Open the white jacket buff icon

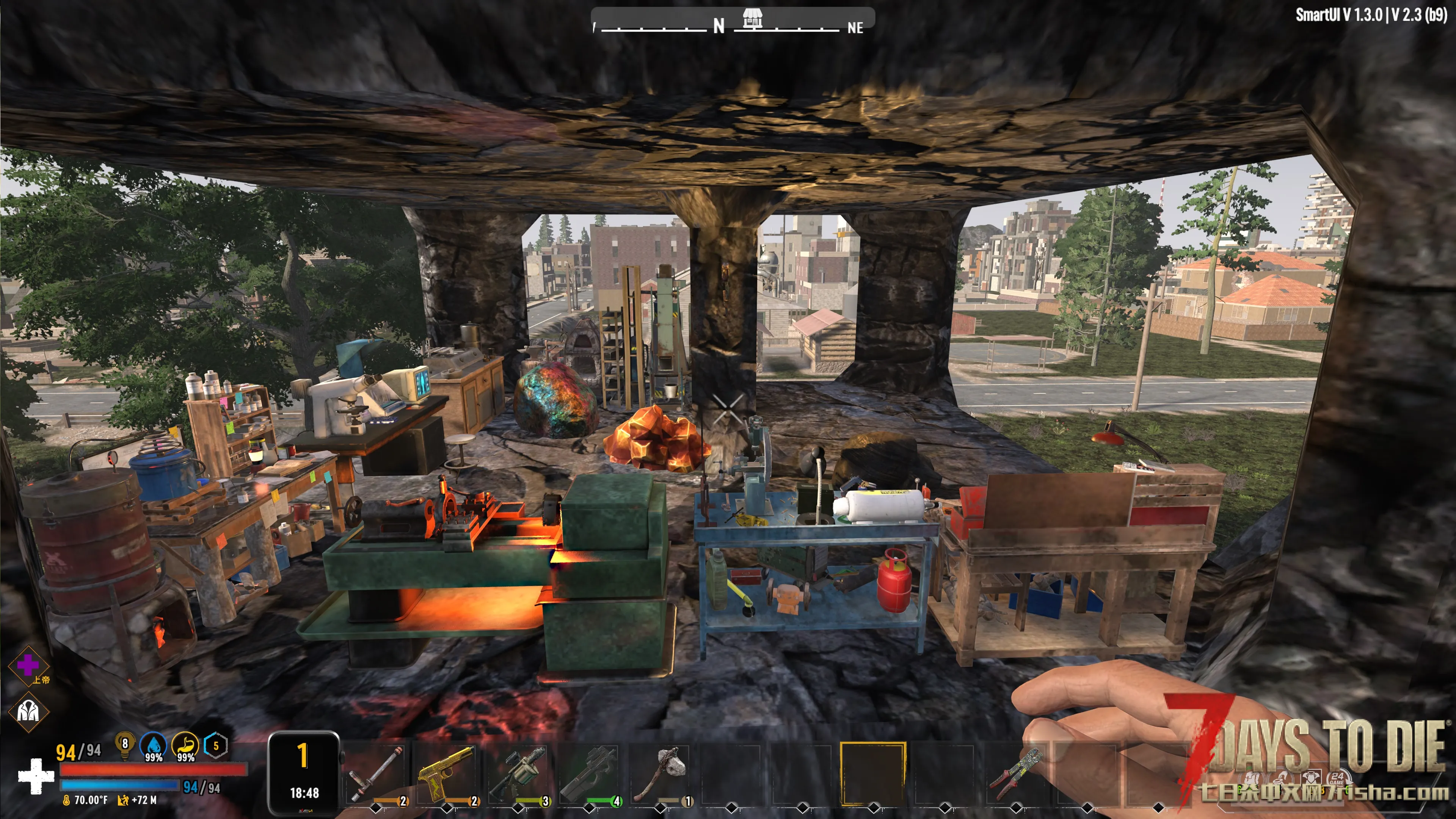coord(28,711)
